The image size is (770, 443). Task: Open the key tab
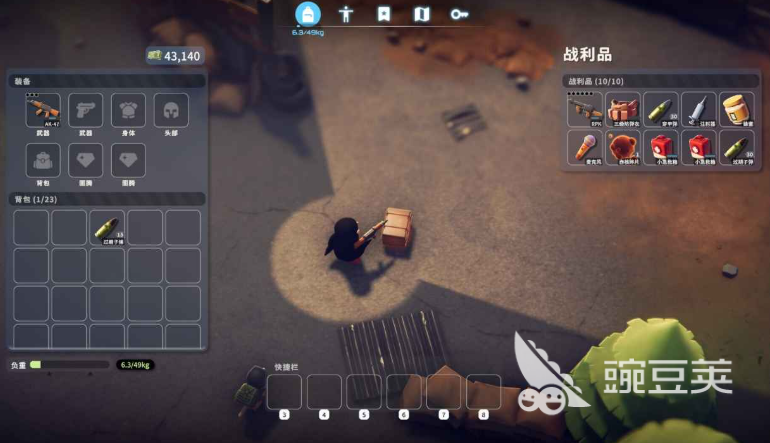(459, 14)
